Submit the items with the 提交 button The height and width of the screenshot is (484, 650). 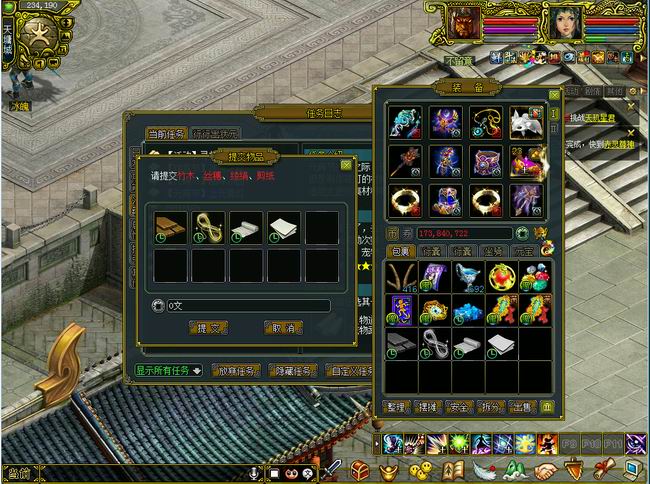(x=211, y=327)
